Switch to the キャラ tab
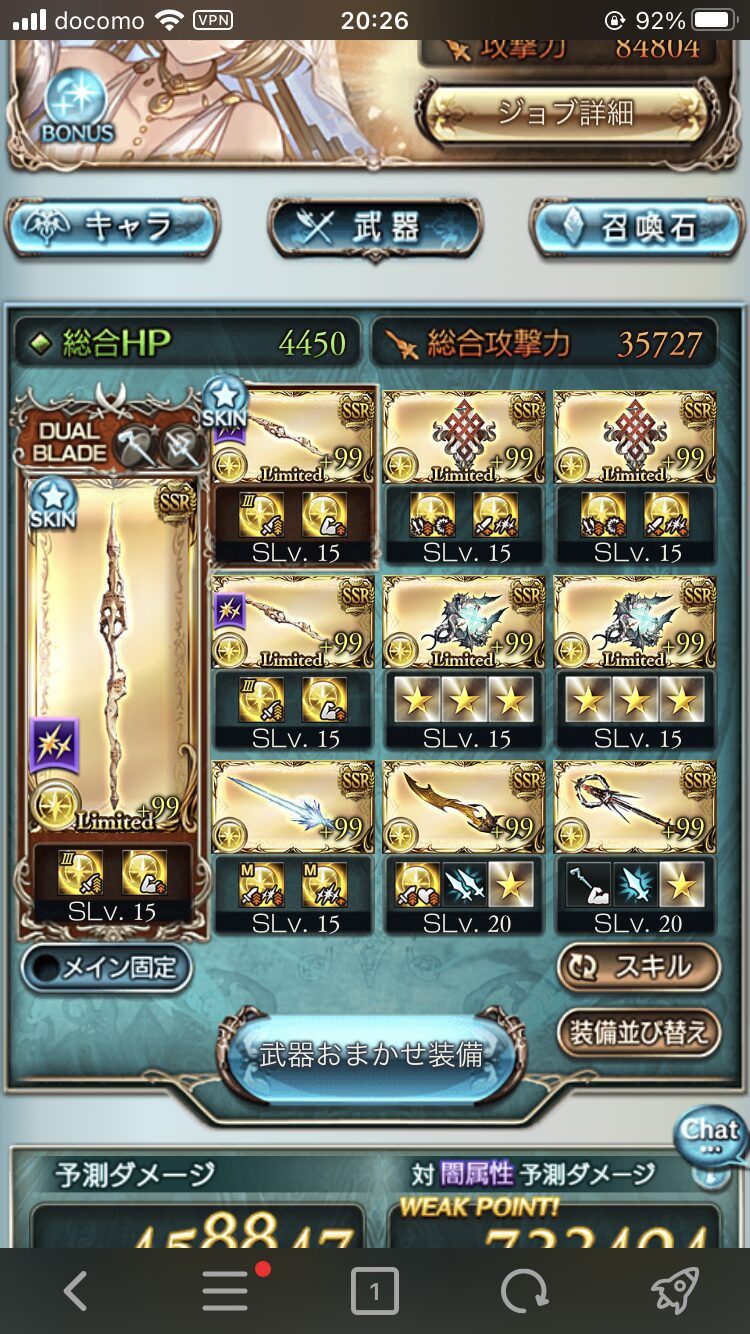The width and height of the screenshot is (750, 1334). click(x=112, y=228)
